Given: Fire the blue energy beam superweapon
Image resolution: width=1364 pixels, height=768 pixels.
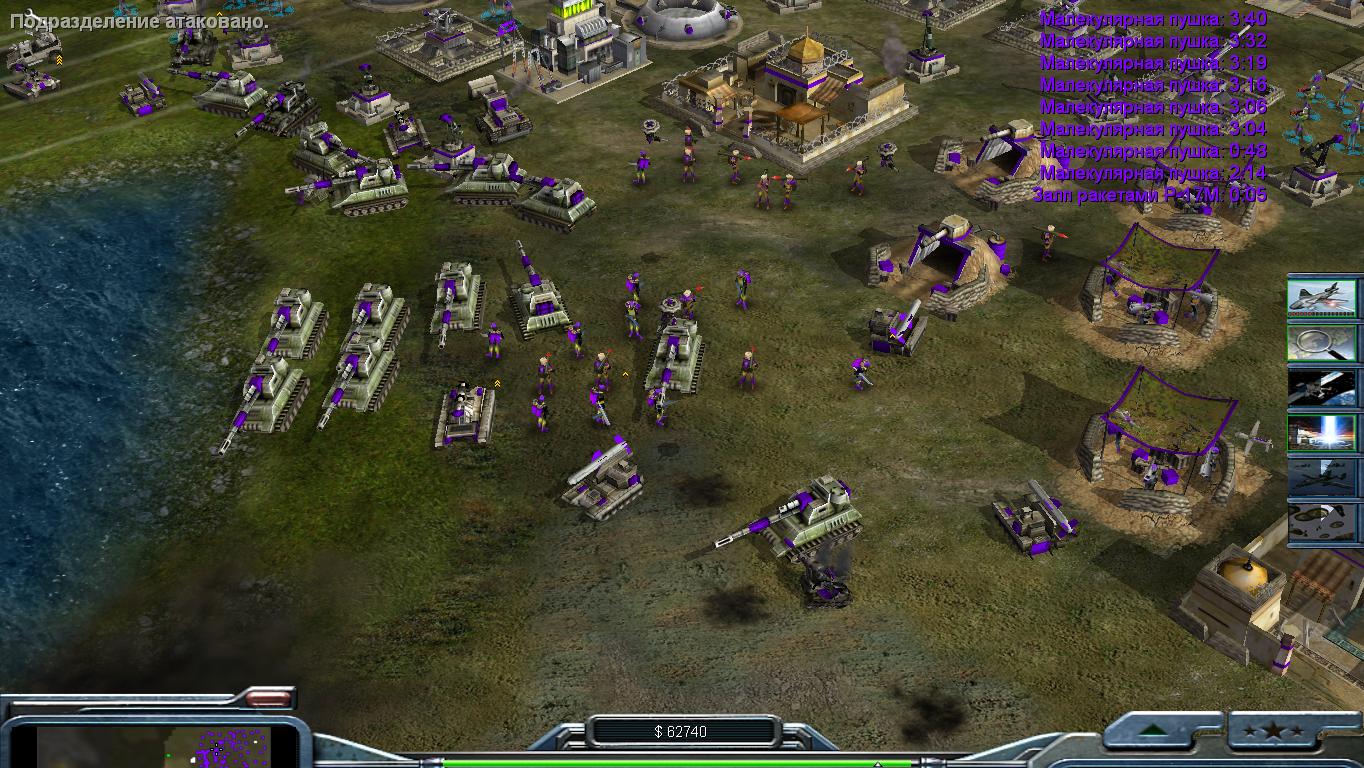Looking at the screenshot, I should tap(1321, 433).
